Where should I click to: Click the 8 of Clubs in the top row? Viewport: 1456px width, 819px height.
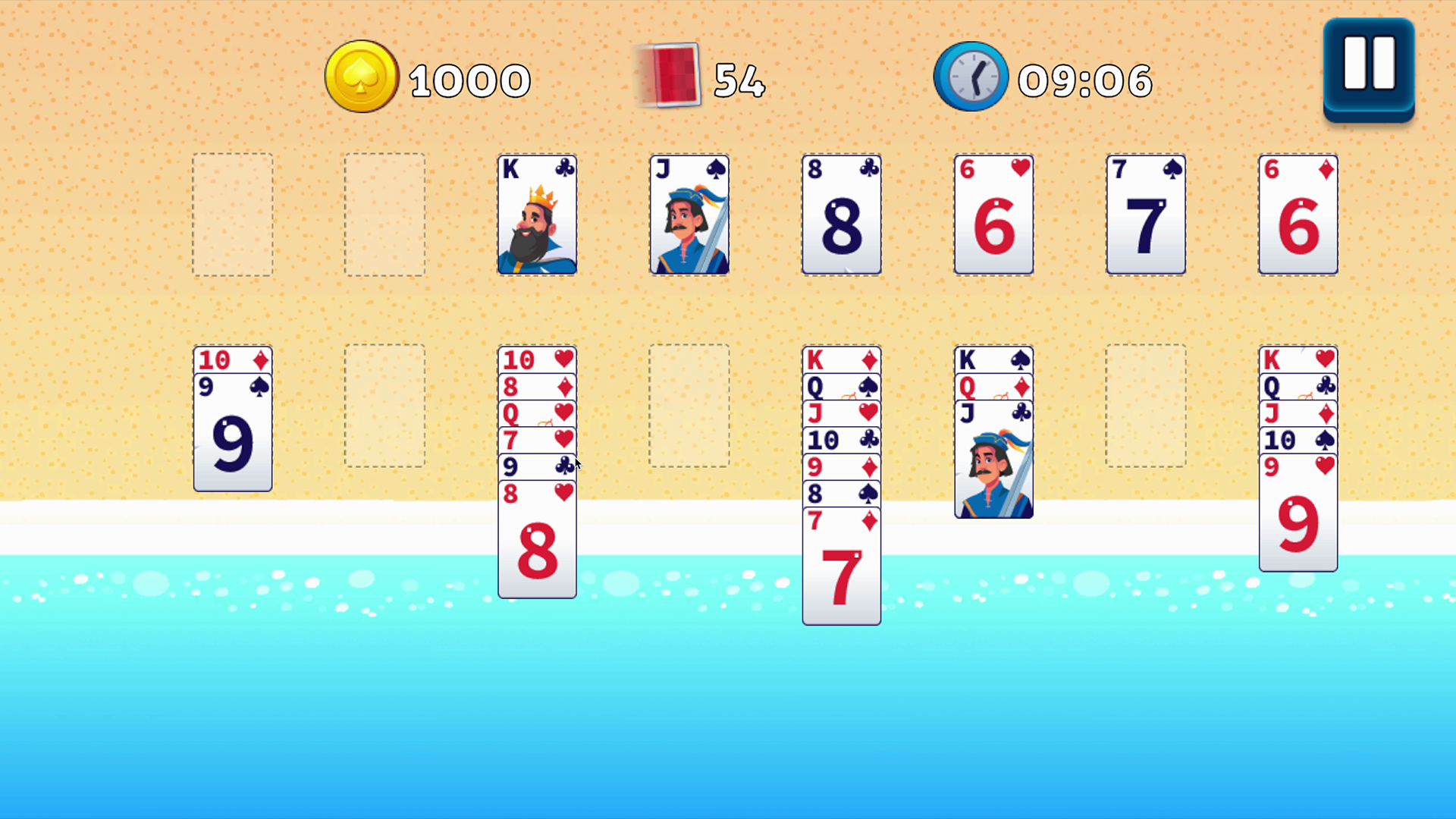[x=842, y=215]
